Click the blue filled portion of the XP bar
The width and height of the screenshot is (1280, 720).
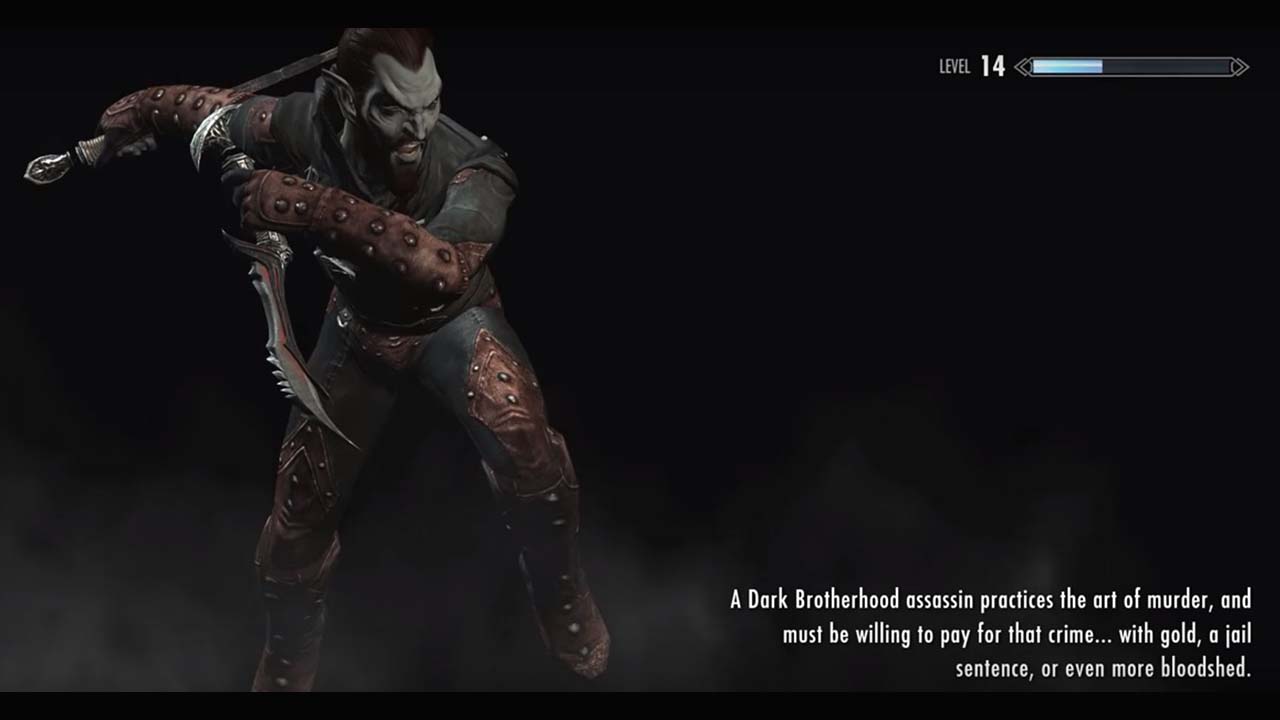click(x=1065, y=66)
